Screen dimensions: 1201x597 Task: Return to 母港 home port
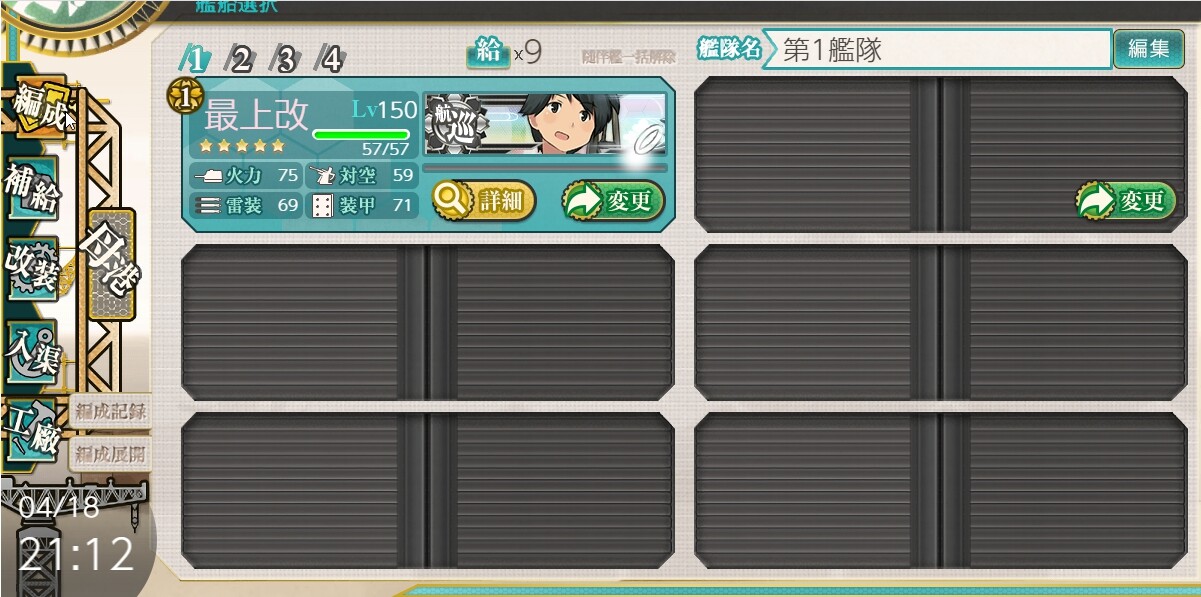click(x=110, y=263)
